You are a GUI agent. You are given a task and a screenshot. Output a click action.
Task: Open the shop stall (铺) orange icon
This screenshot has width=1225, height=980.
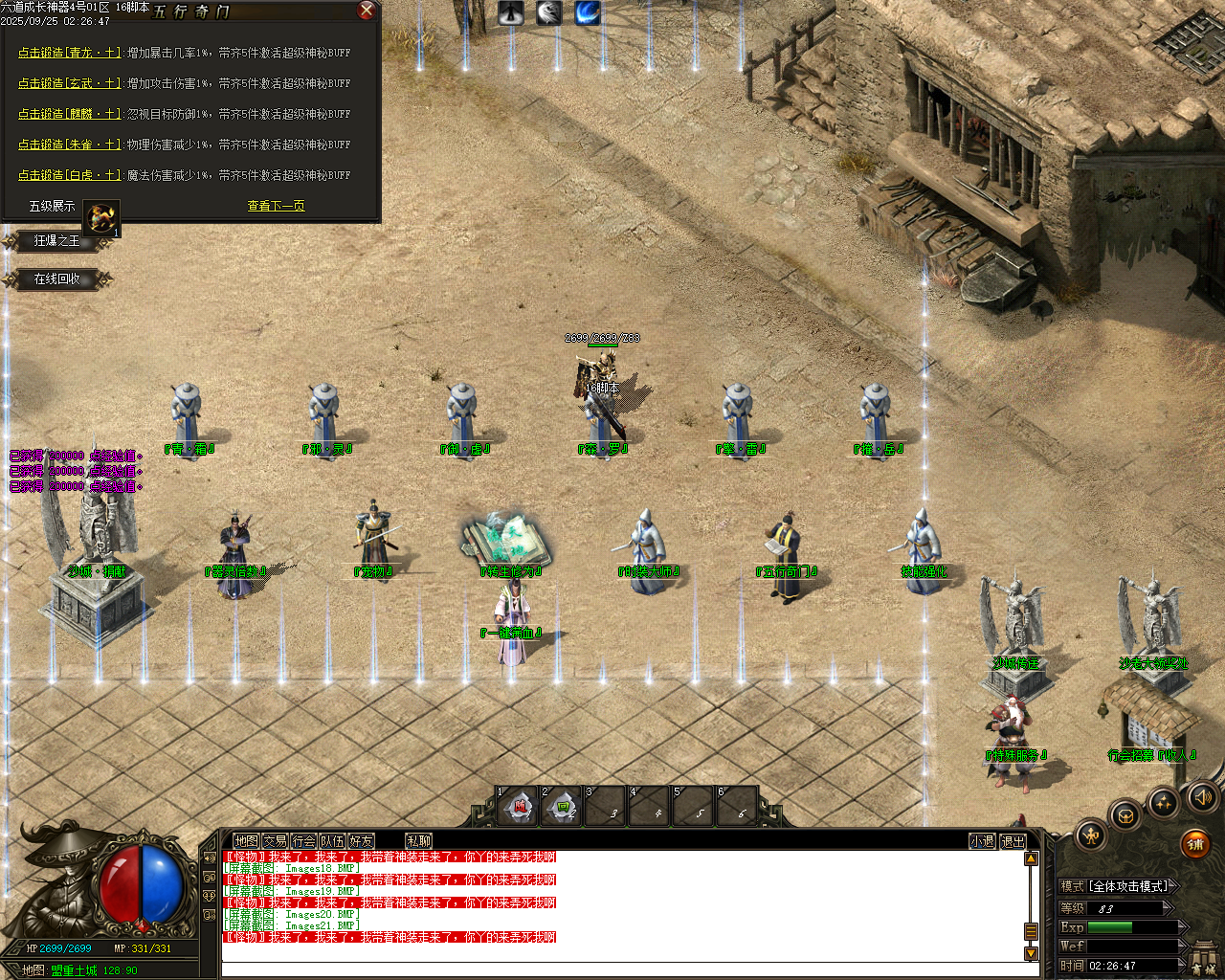tap(1194, 842)
